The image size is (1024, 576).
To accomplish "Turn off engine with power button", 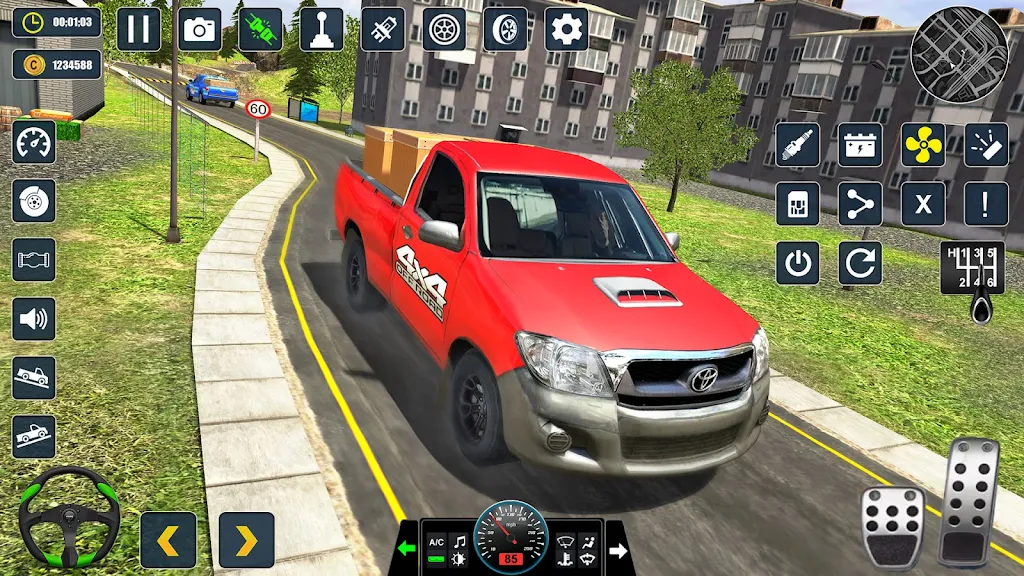I will (x=797, y=263).
